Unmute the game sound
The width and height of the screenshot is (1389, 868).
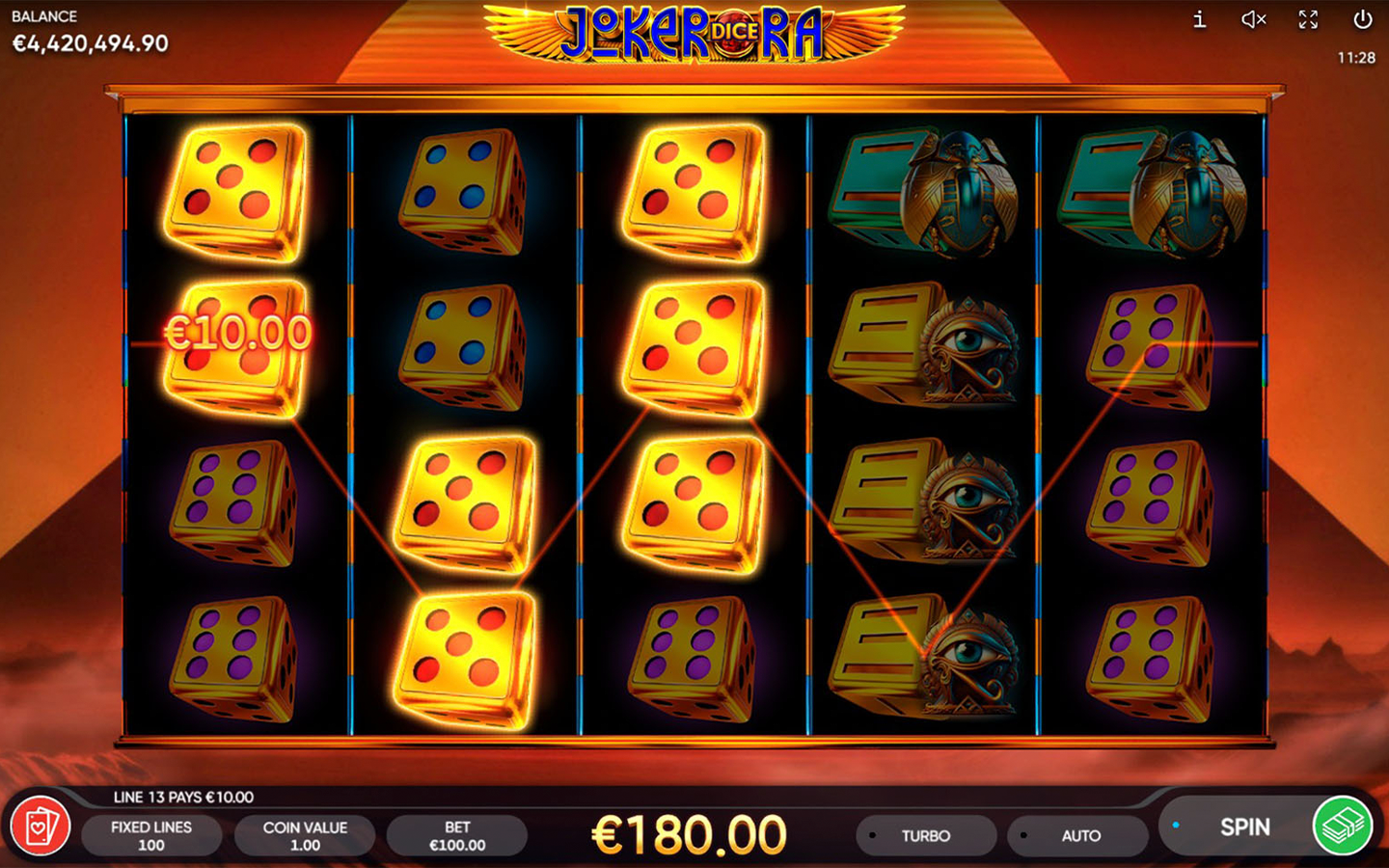(x=1253, y=19)
